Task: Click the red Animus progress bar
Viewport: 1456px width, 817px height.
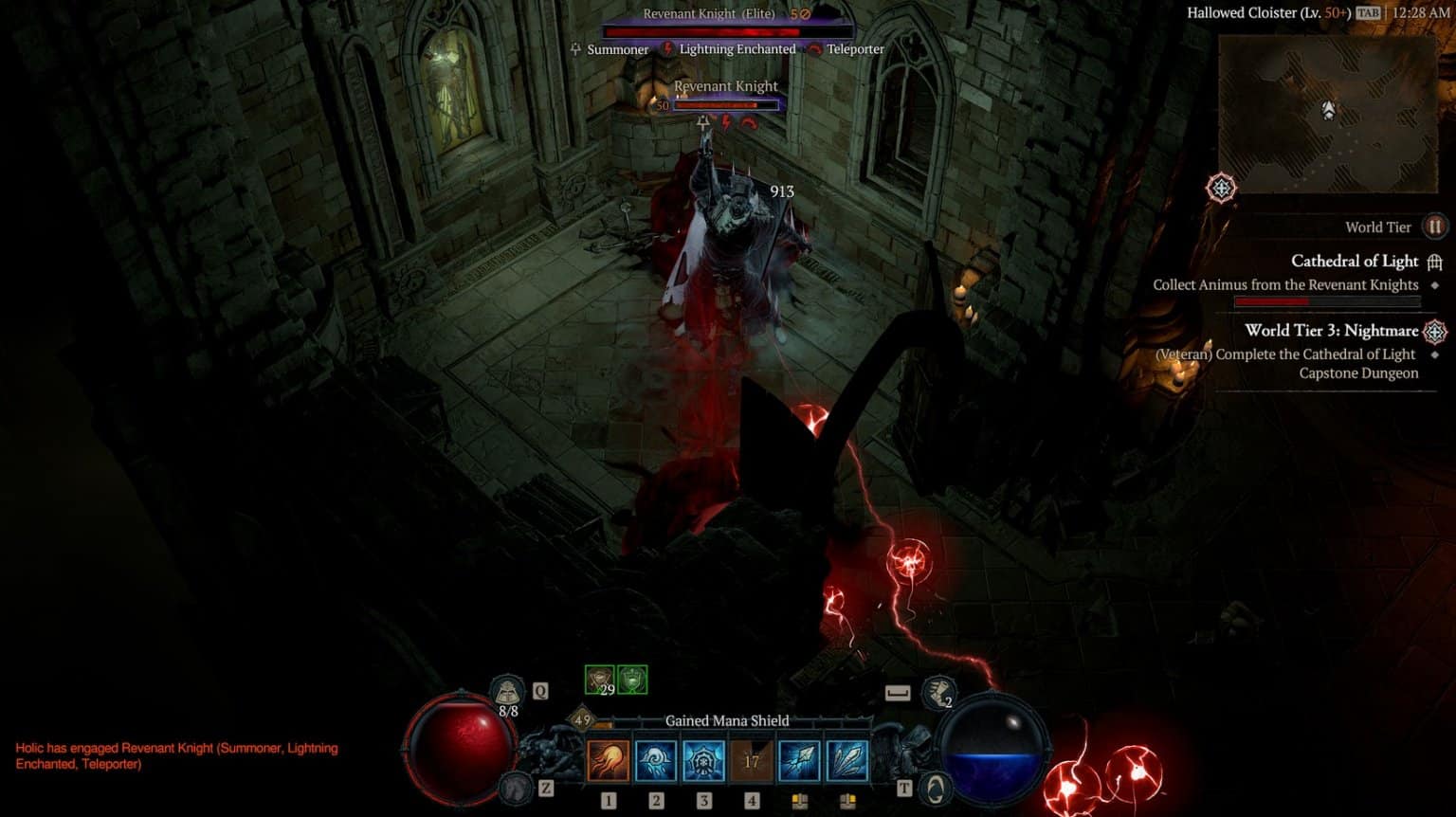Action: 1270,301
